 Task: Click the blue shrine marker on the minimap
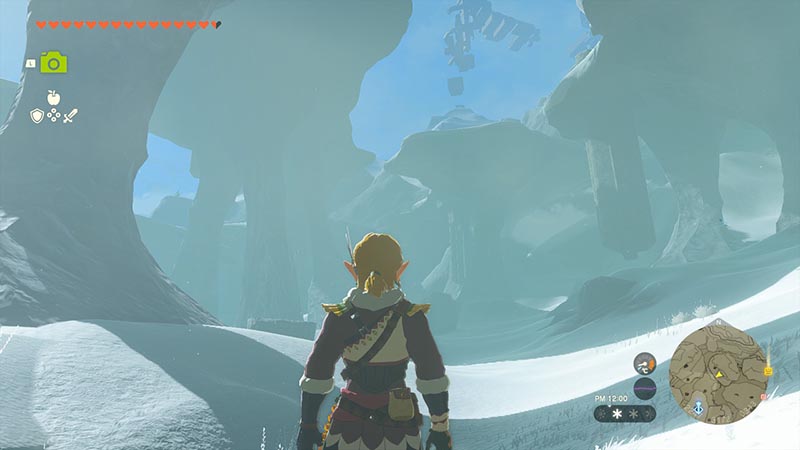tap(697, 409)
